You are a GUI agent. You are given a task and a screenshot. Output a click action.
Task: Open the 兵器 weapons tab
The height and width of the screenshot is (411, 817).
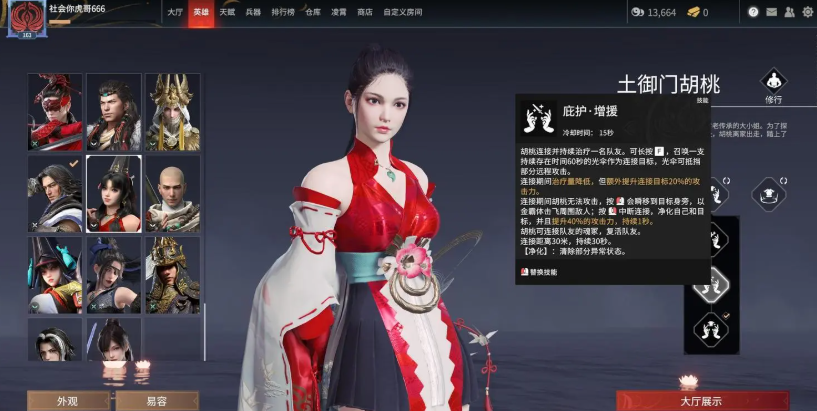tap(253, 12)
